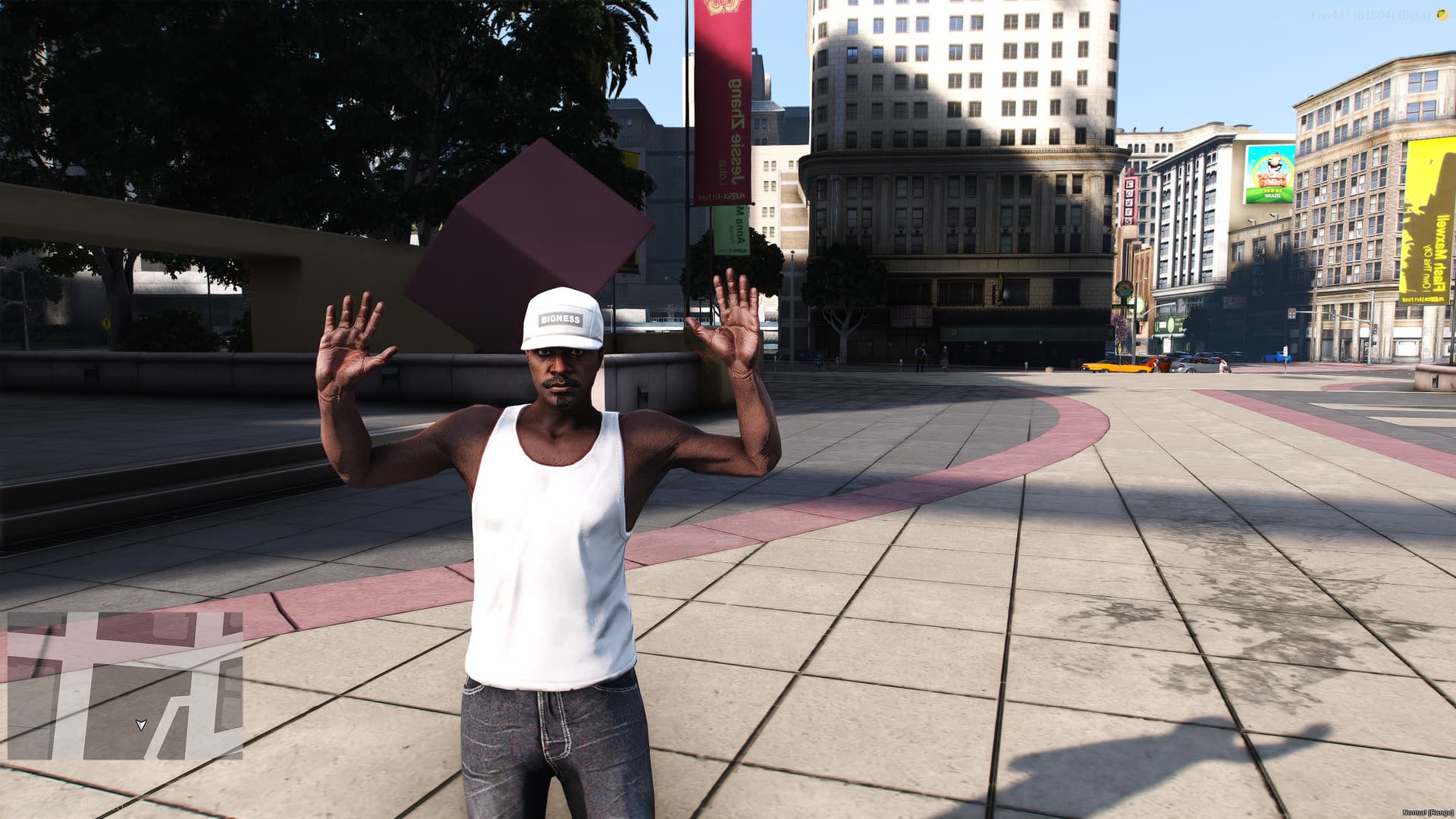1456x819 pixels.
Task: Click the BIGNESS logo on the character's cap
Action: [x=560, y=319]
